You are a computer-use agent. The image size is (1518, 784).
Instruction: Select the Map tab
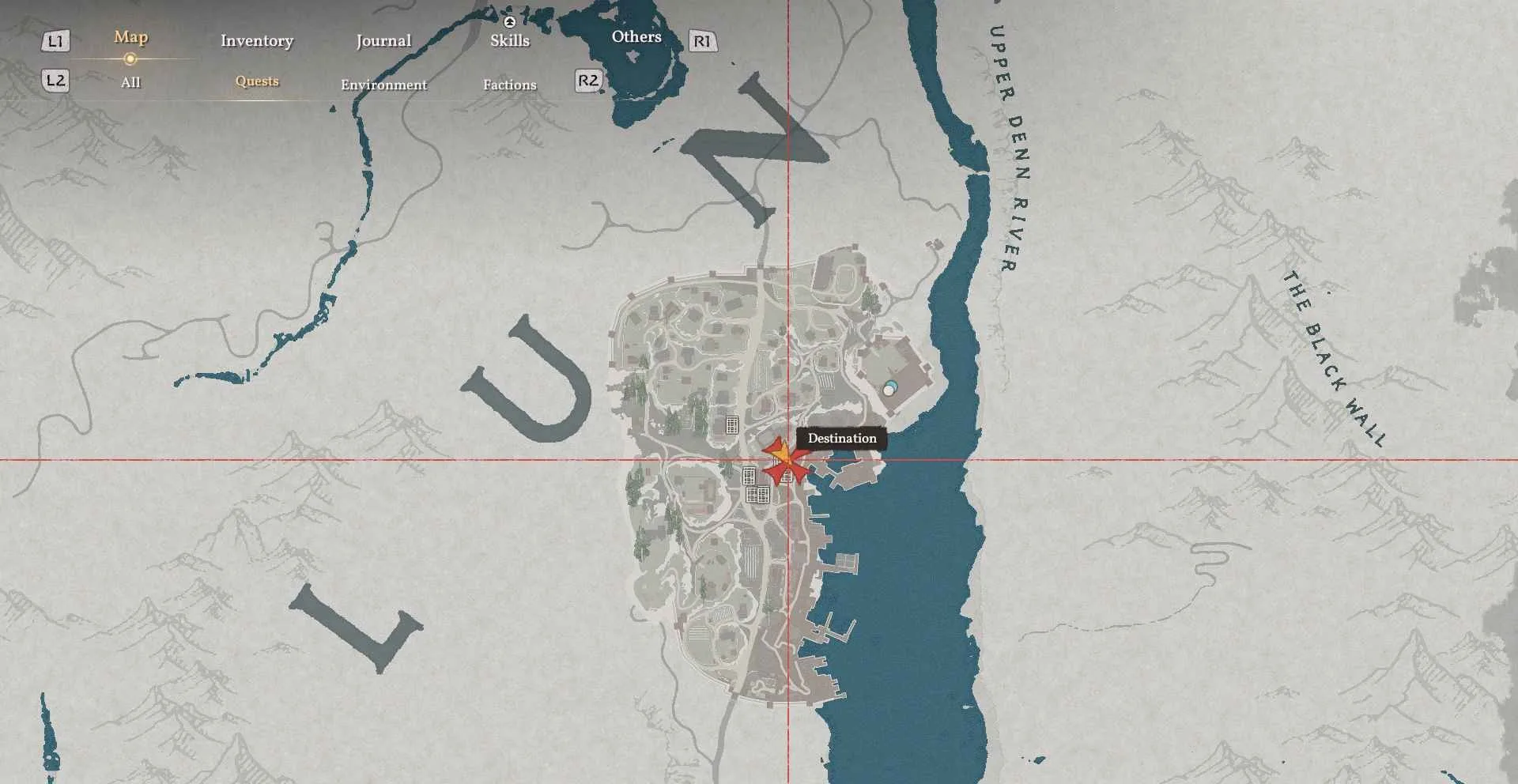point(130,37)
